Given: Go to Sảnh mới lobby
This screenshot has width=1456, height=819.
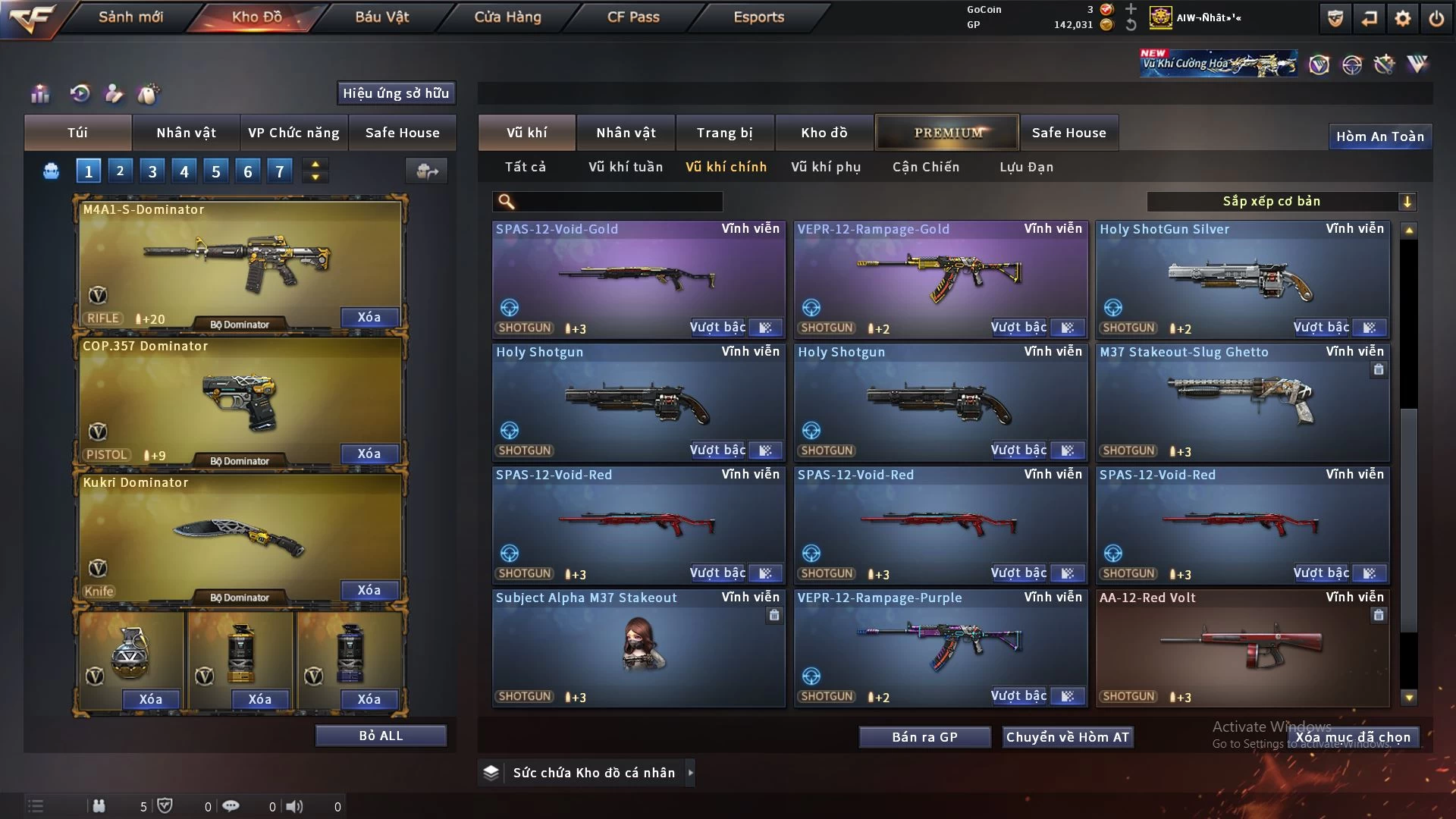Looking at the screenshot, I should 130,17.
